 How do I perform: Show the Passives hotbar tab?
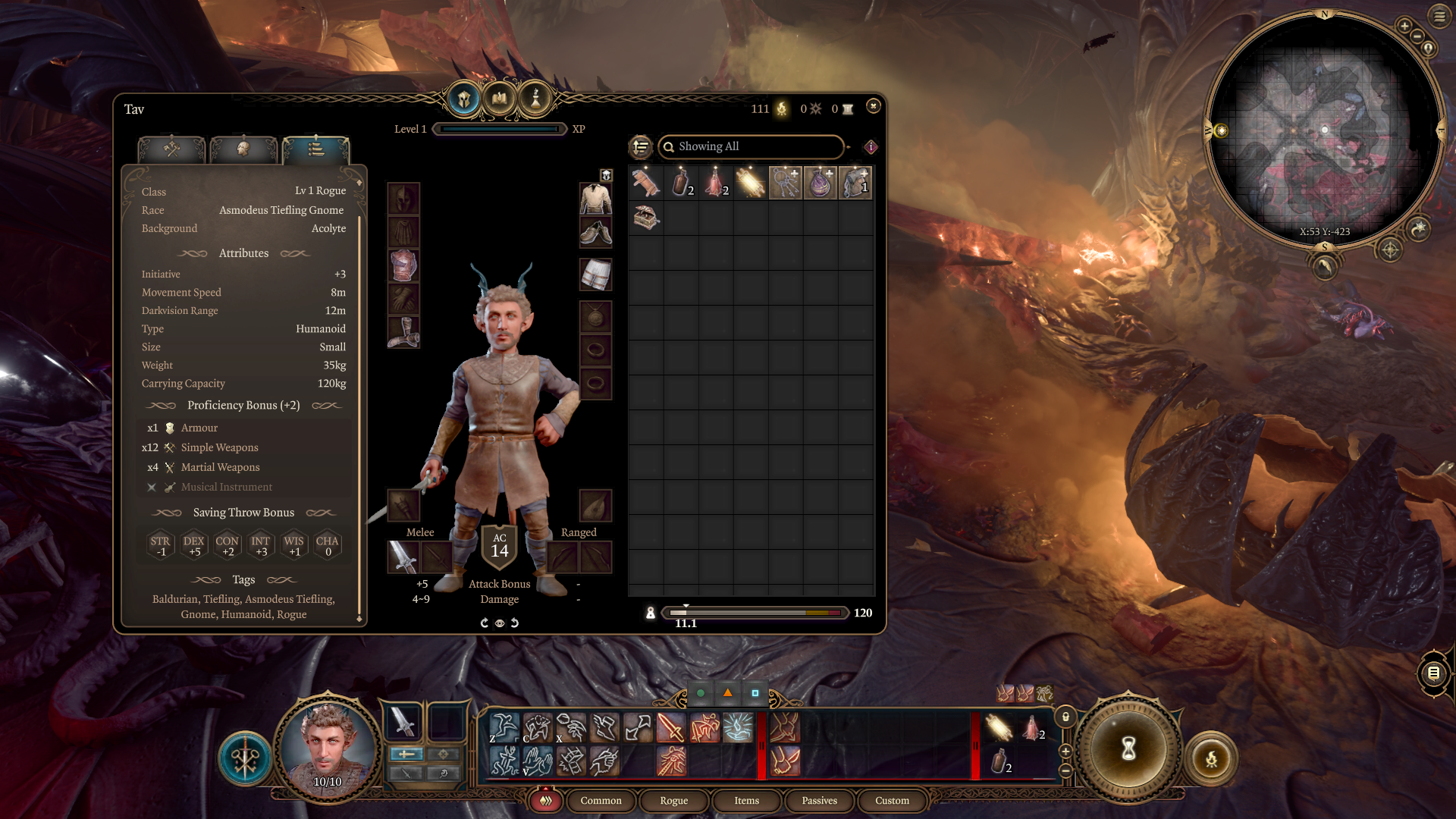click(x=819, y=801)
